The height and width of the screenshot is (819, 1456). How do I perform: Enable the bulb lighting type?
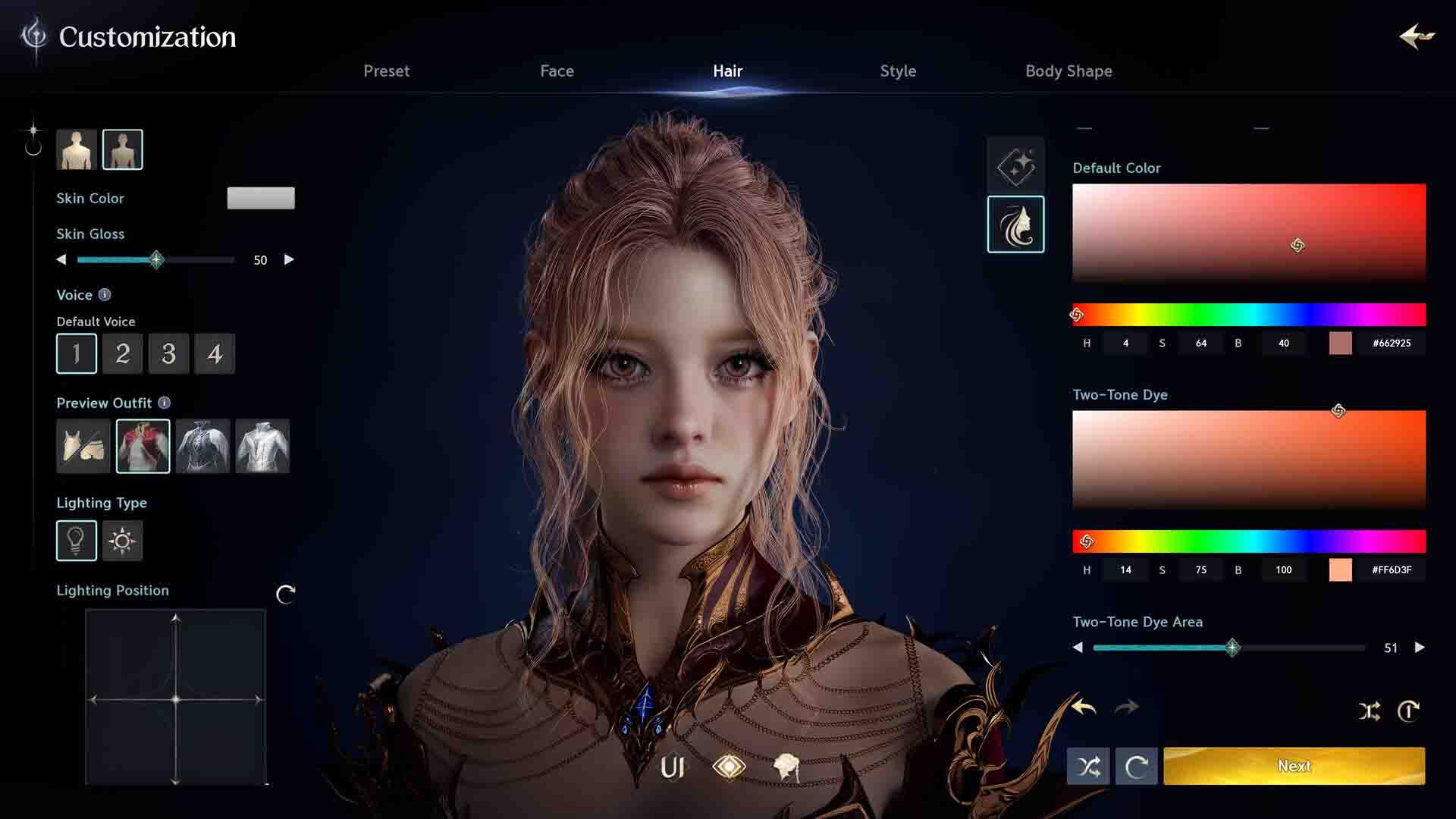[76, 541]
